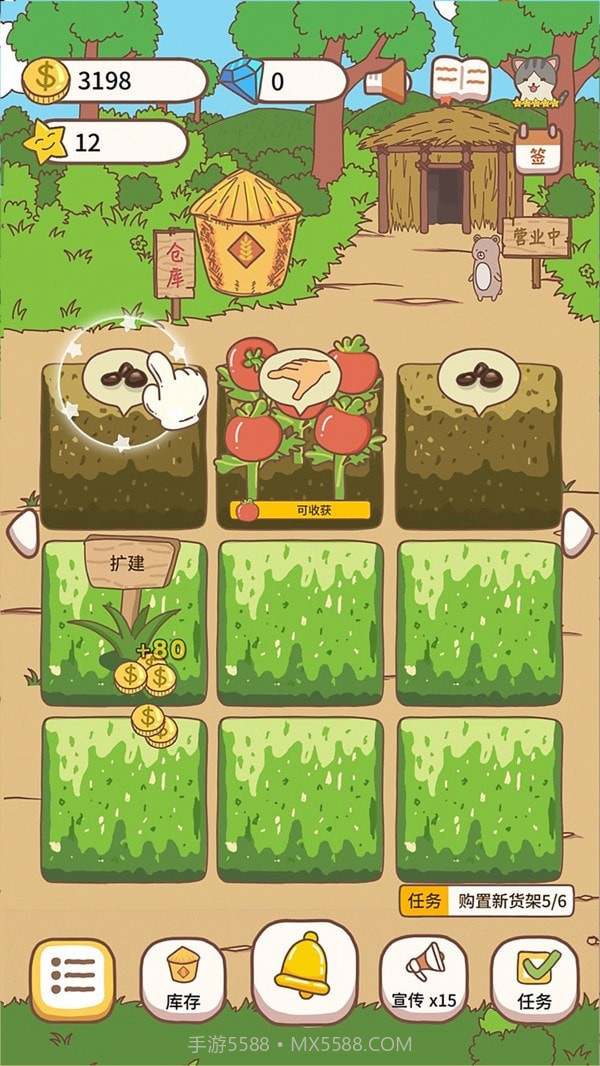The width and height of the screenshot is (600, 1066).
Task: Ring the yellow bell button
Action: pos(303,966)
